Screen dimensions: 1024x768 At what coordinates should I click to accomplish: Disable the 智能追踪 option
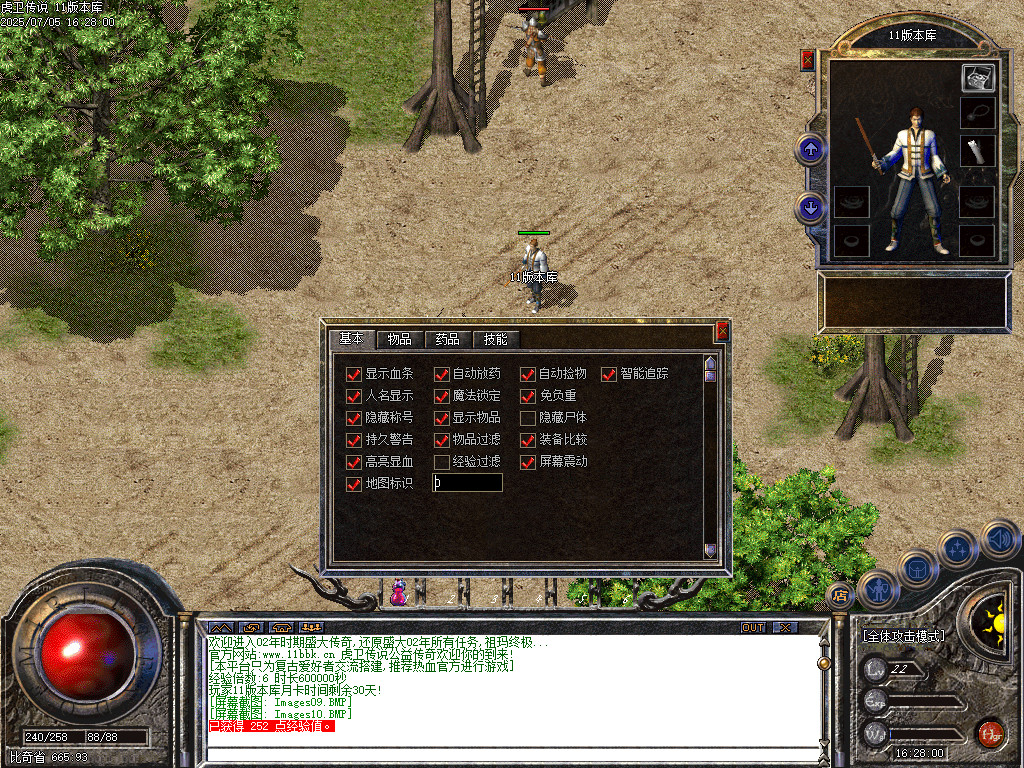(x=609, y=374)
